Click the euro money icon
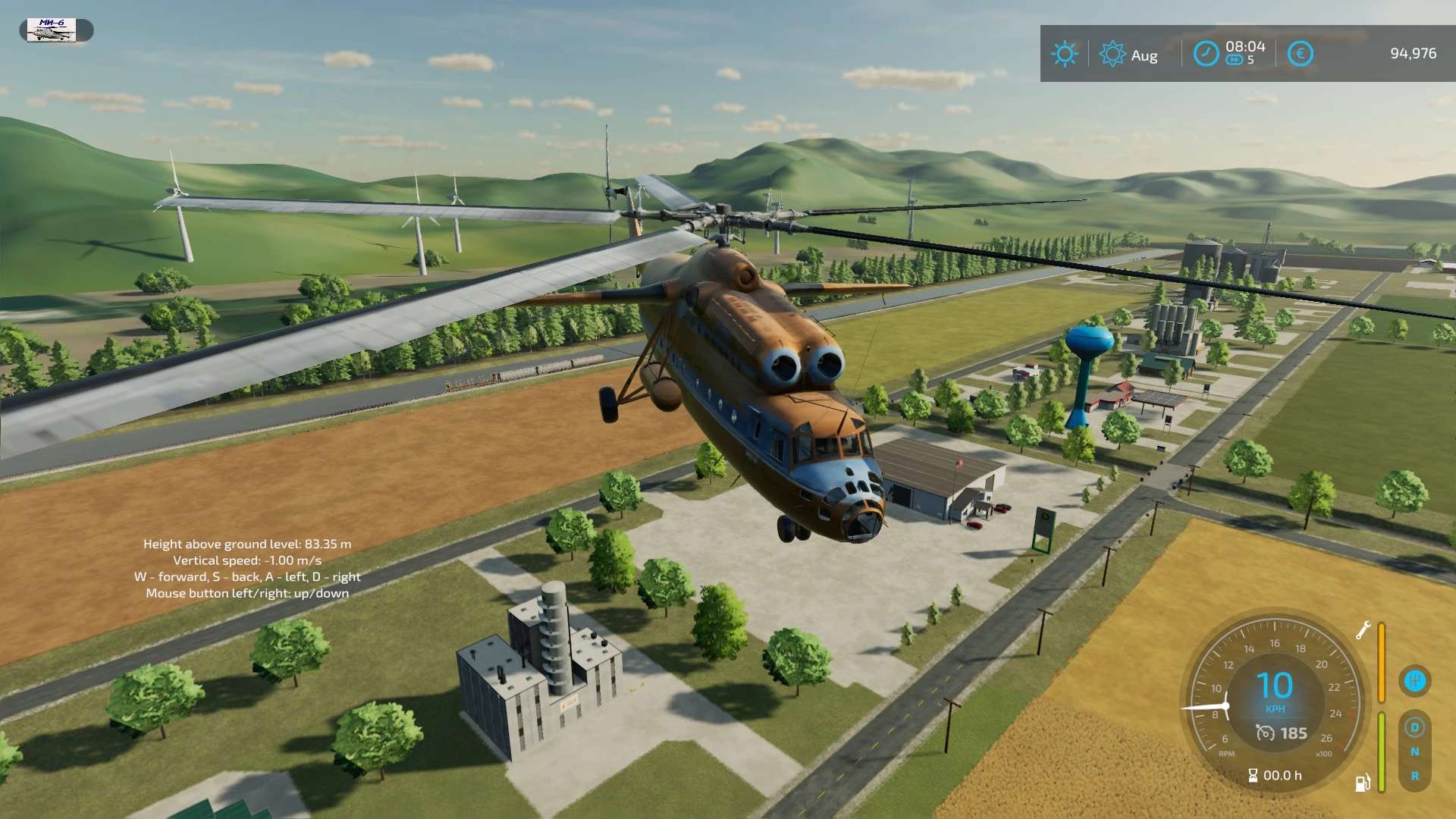1456x819 pixels. 1300,54
